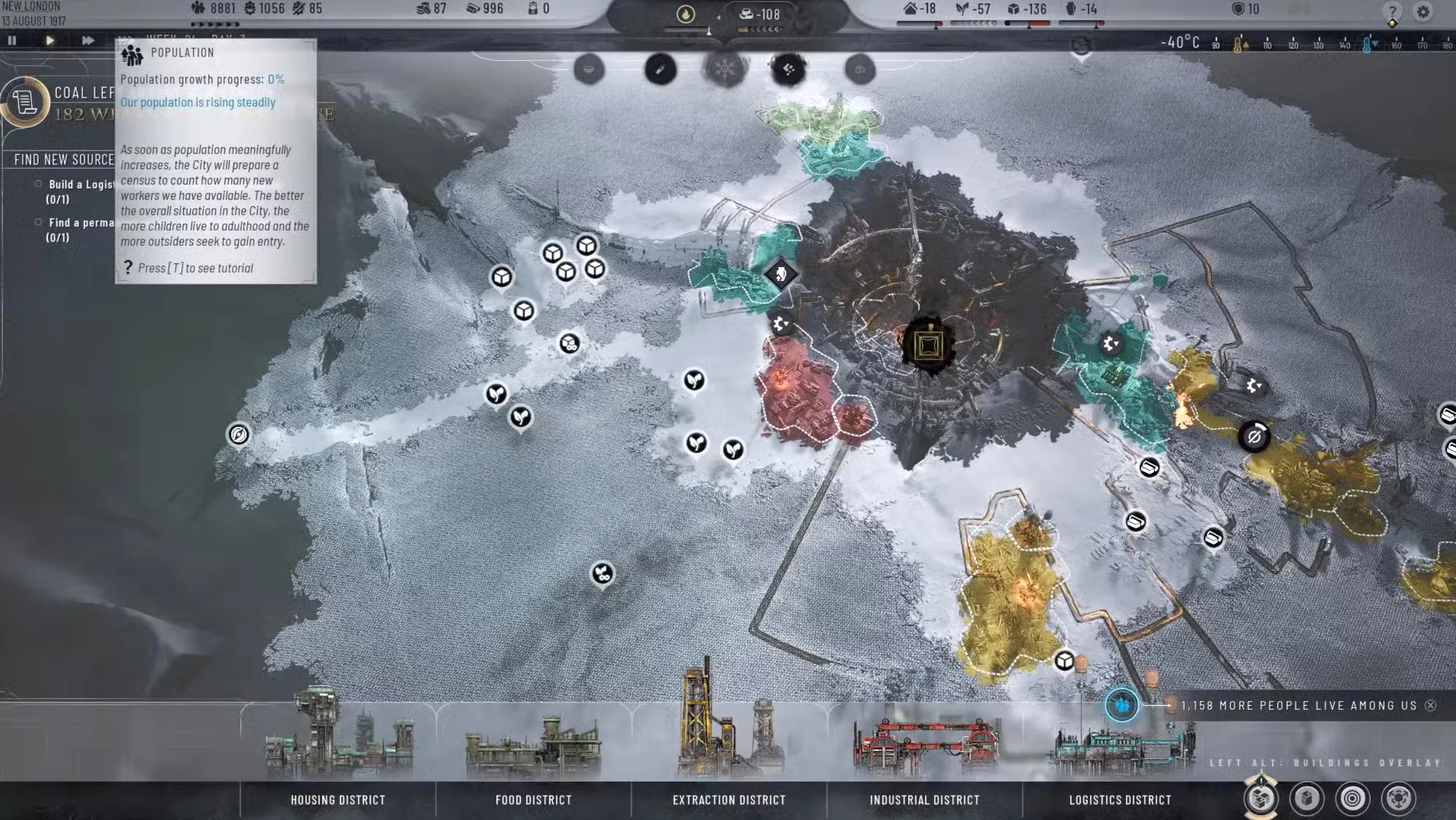Click the syringe disease event icon

coord(659,69)
